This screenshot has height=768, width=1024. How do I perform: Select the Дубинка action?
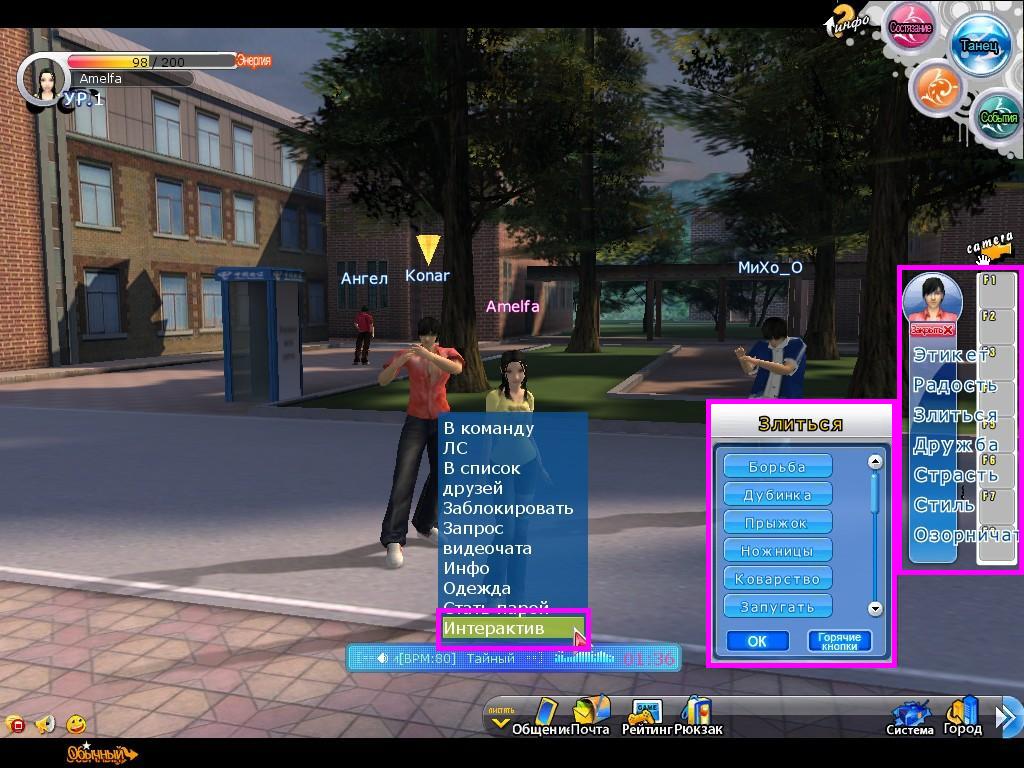[778, 495]
